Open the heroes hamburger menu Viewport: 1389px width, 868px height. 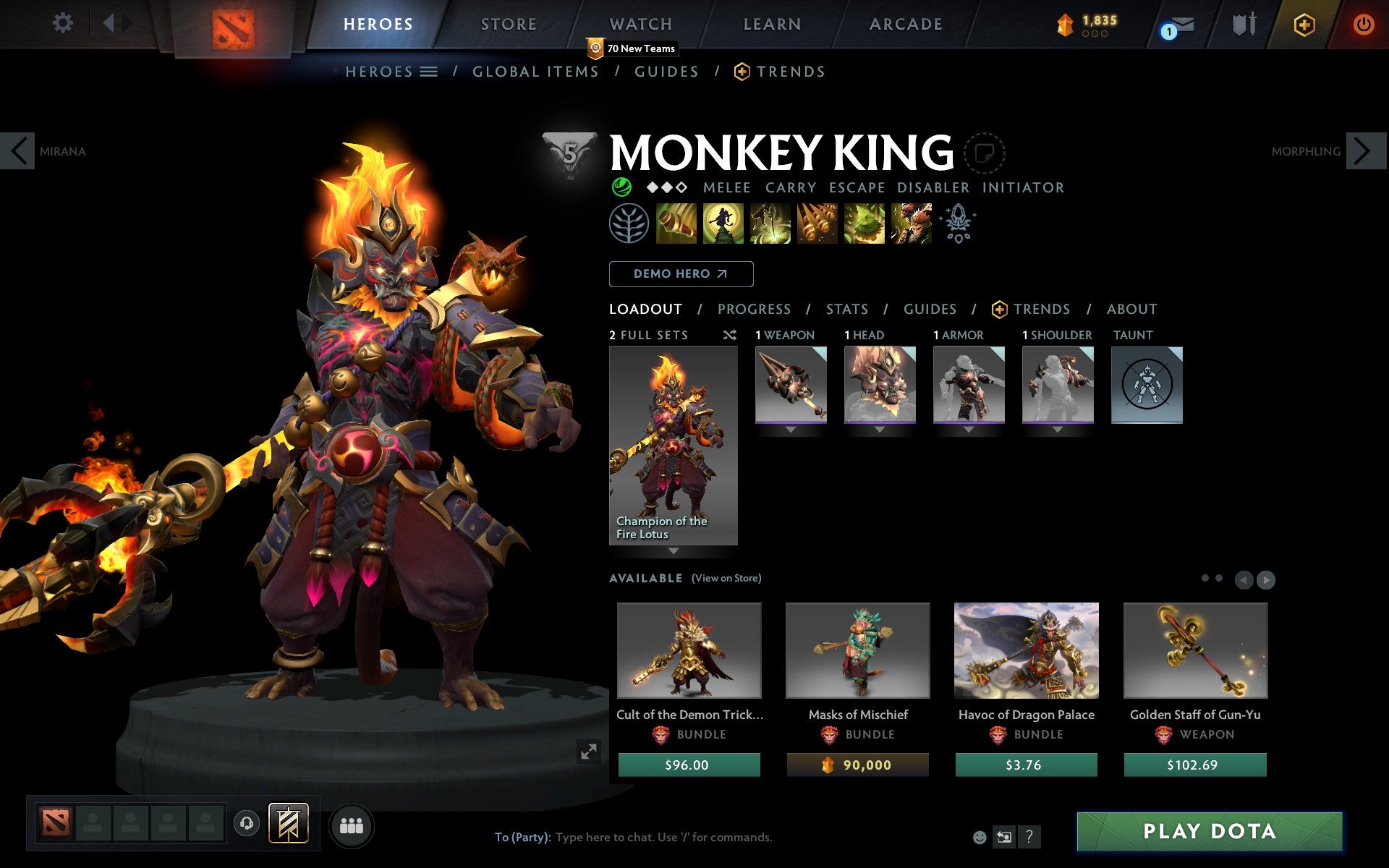[428, 72]
